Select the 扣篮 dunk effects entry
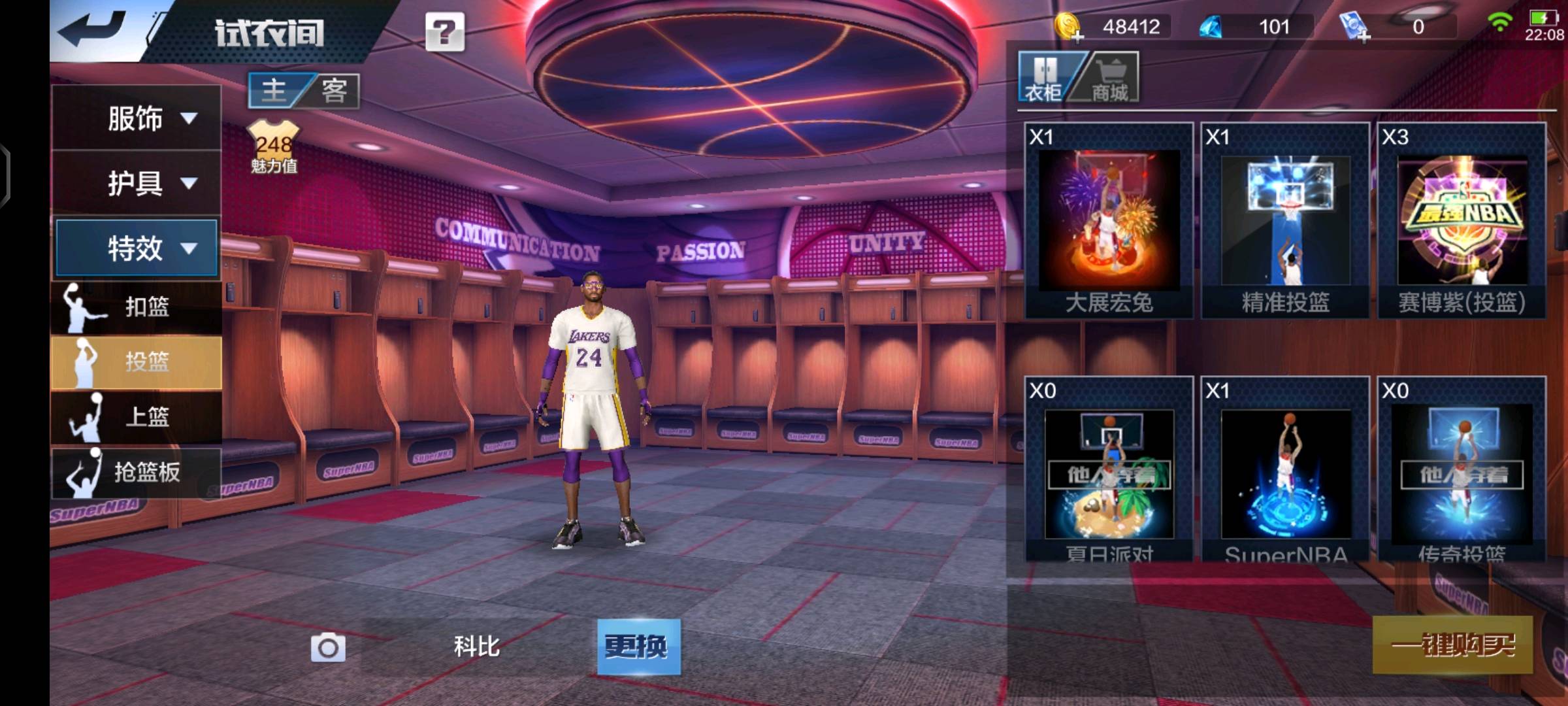Viewport: 1568px width, 706px height. pyautogui.click(x=136, y=307)
